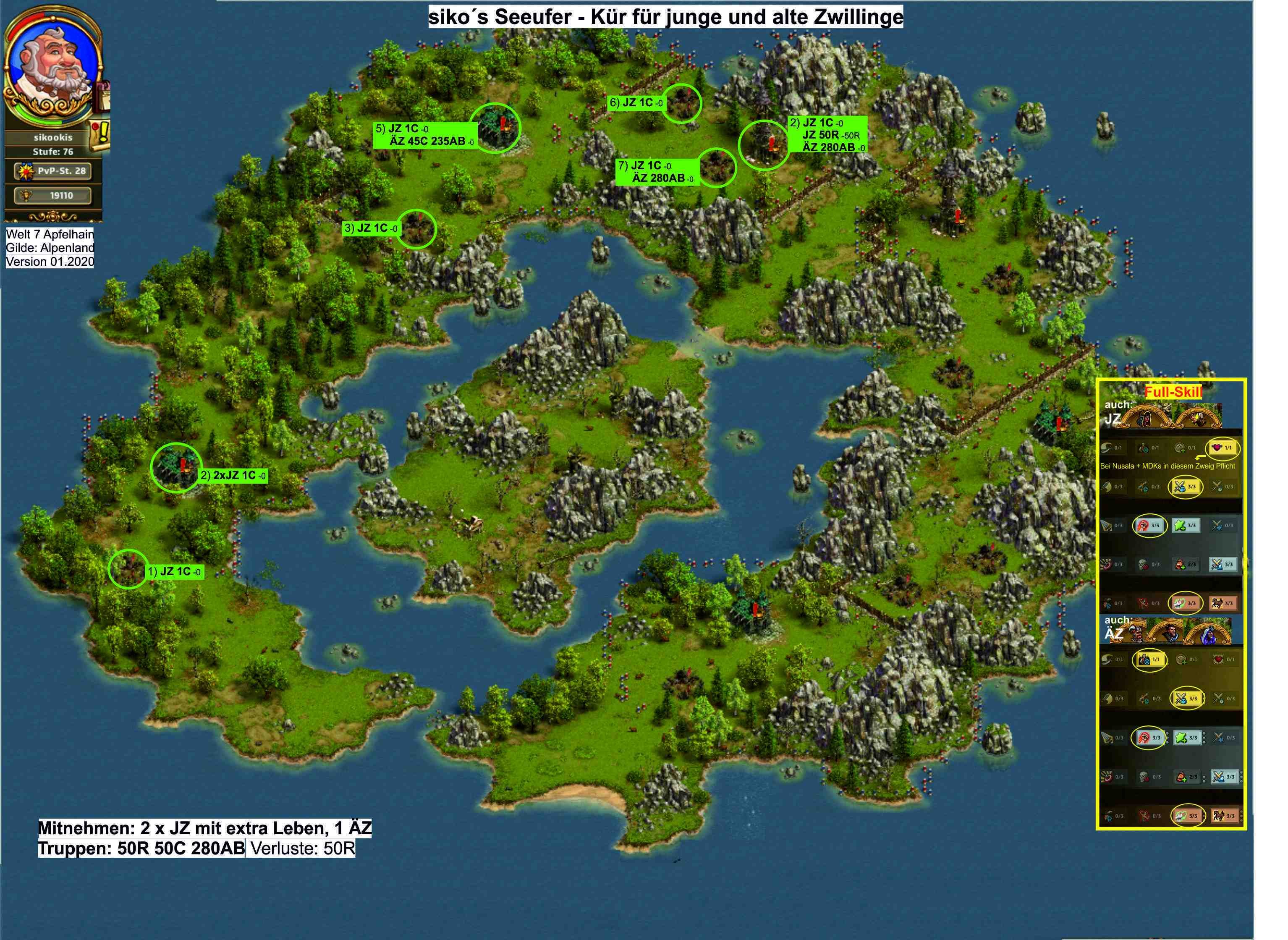Open the PvP-St. 28 level button
Image resolution: width=1288 pixels, height=940 pixels.
(53, 171)
